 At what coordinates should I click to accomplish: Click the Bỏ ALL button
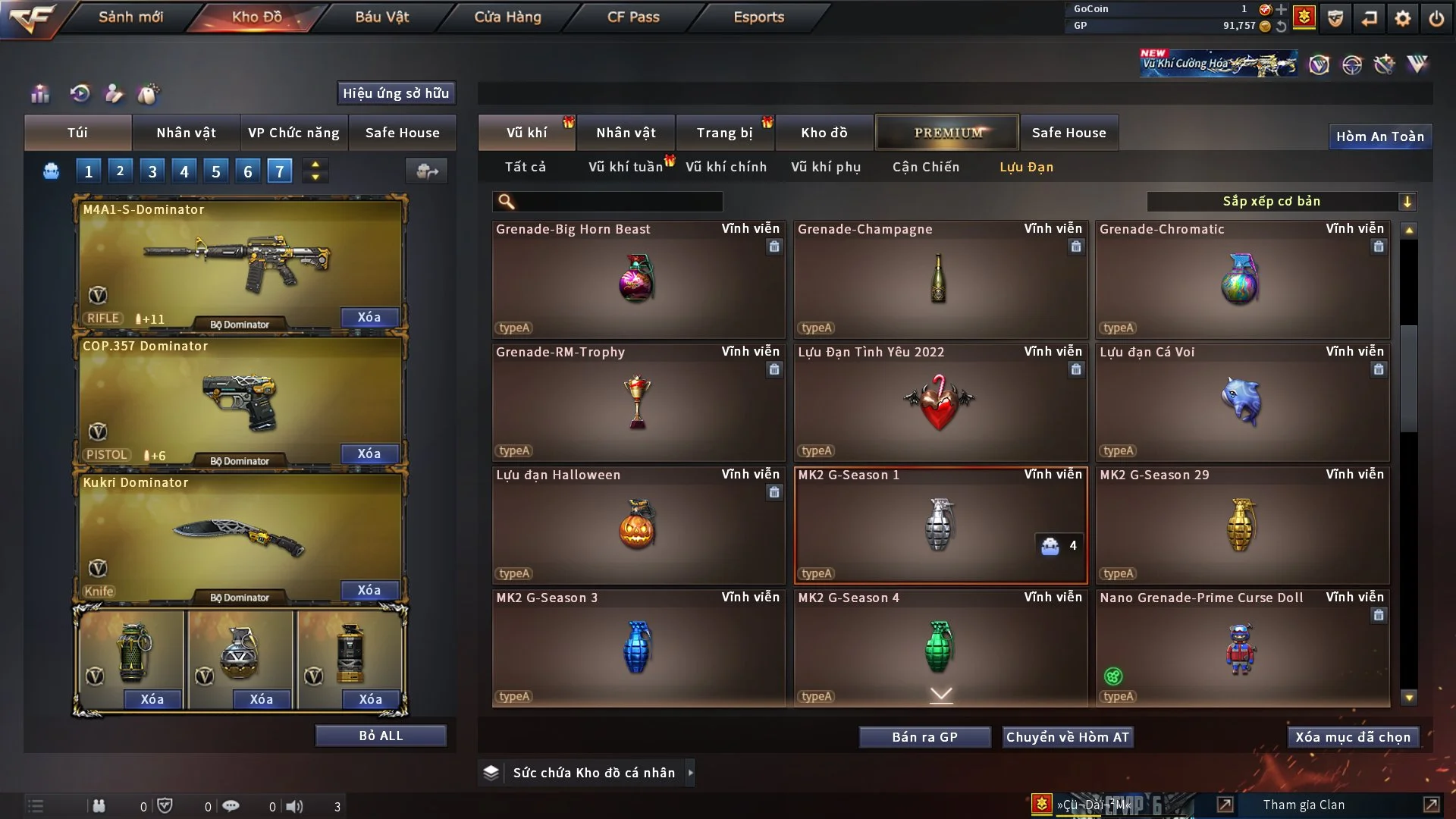381,736
